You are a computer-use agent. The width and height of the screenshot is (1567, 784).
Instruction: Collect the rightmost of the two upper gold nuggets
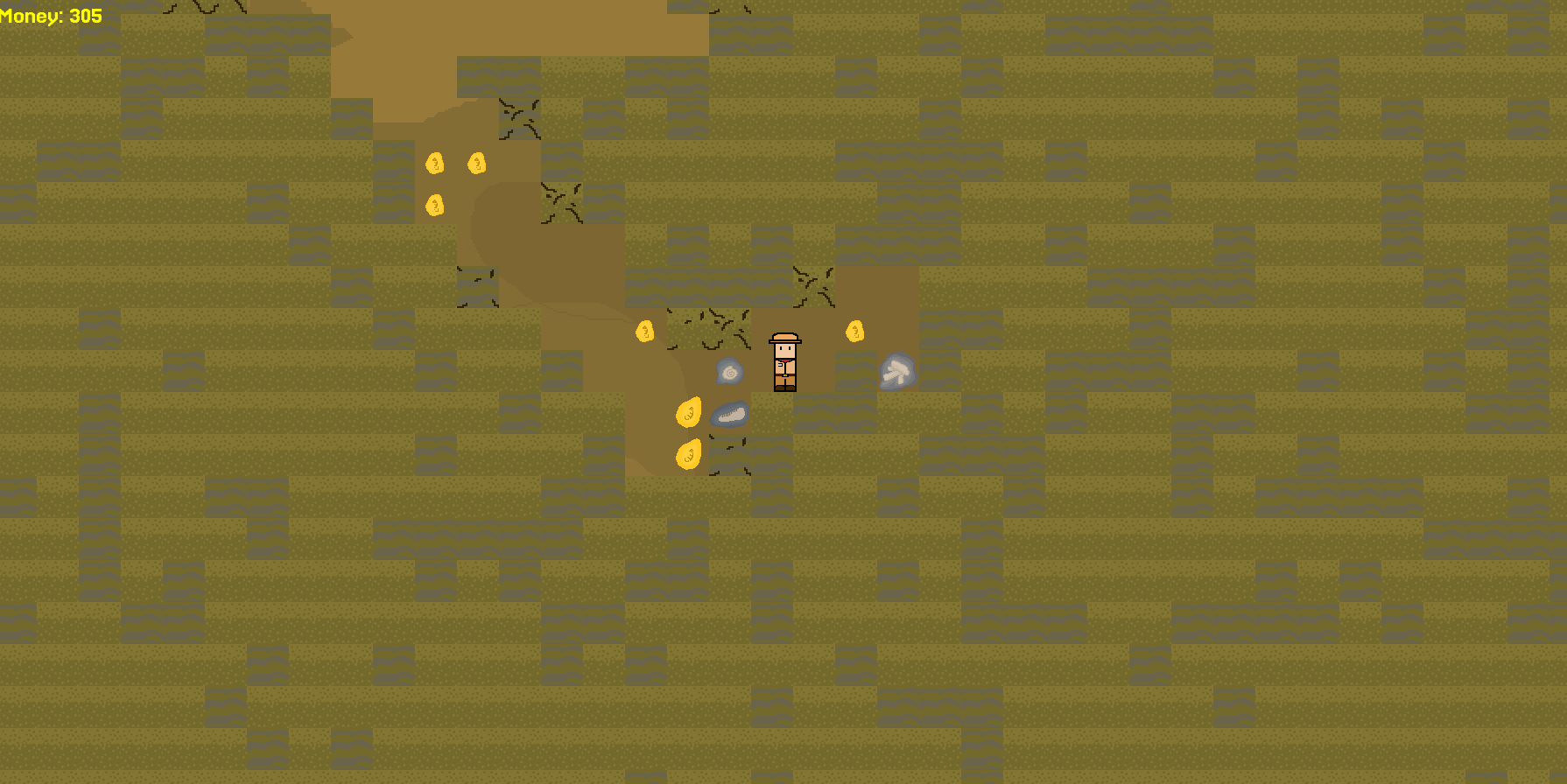pos(475,163)
